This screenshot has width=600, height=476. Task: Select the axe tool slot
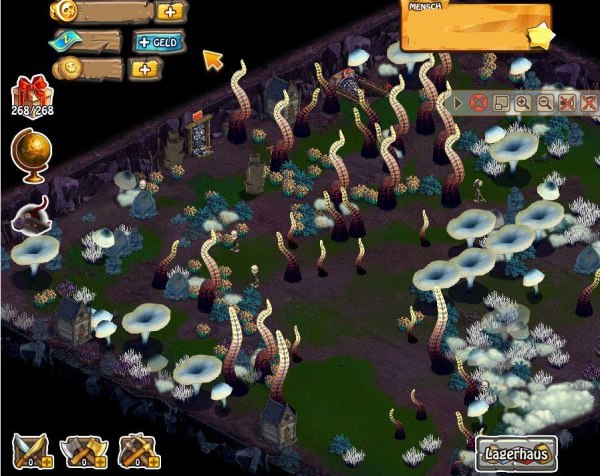point(82,452)
